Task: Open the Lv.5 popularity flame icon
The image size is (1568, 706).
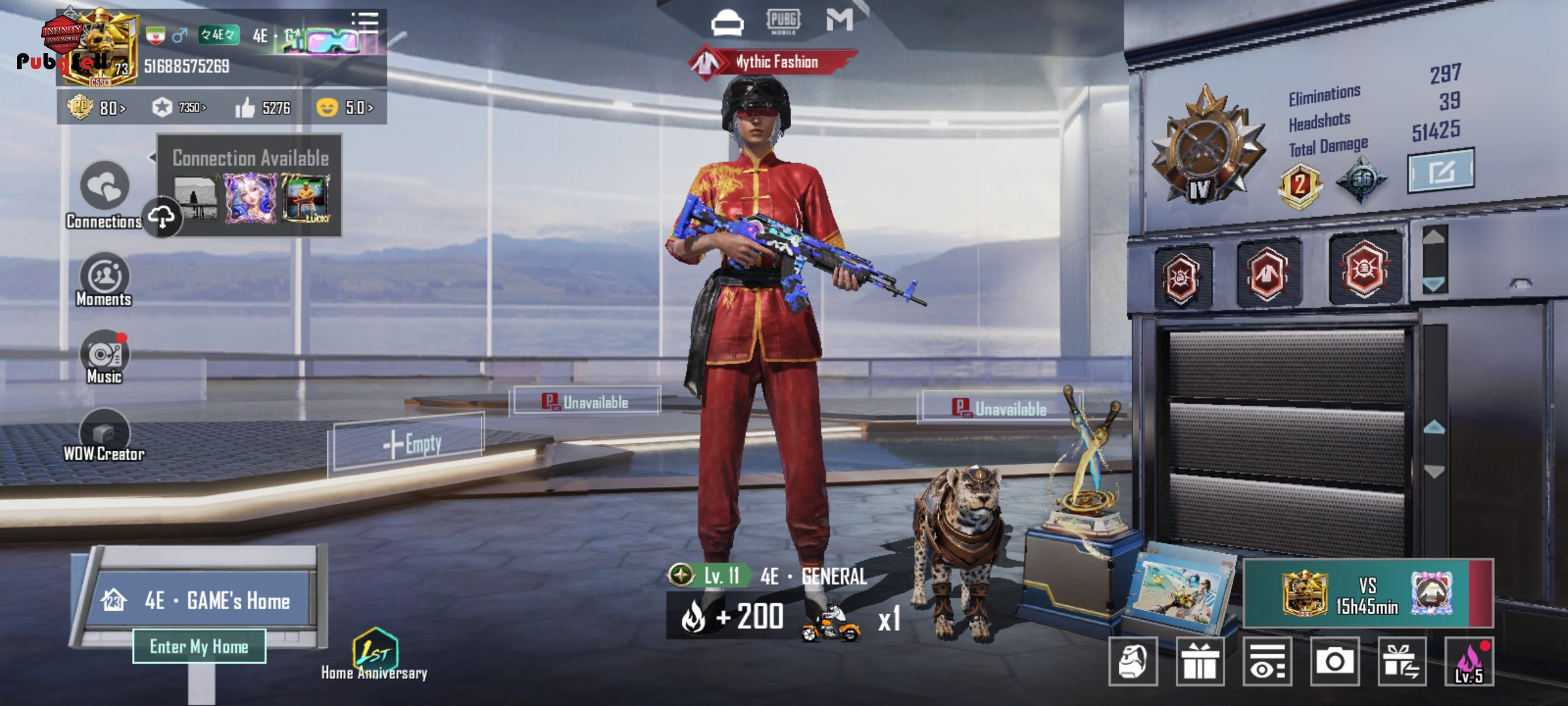Action: (x=1469, y=662)
